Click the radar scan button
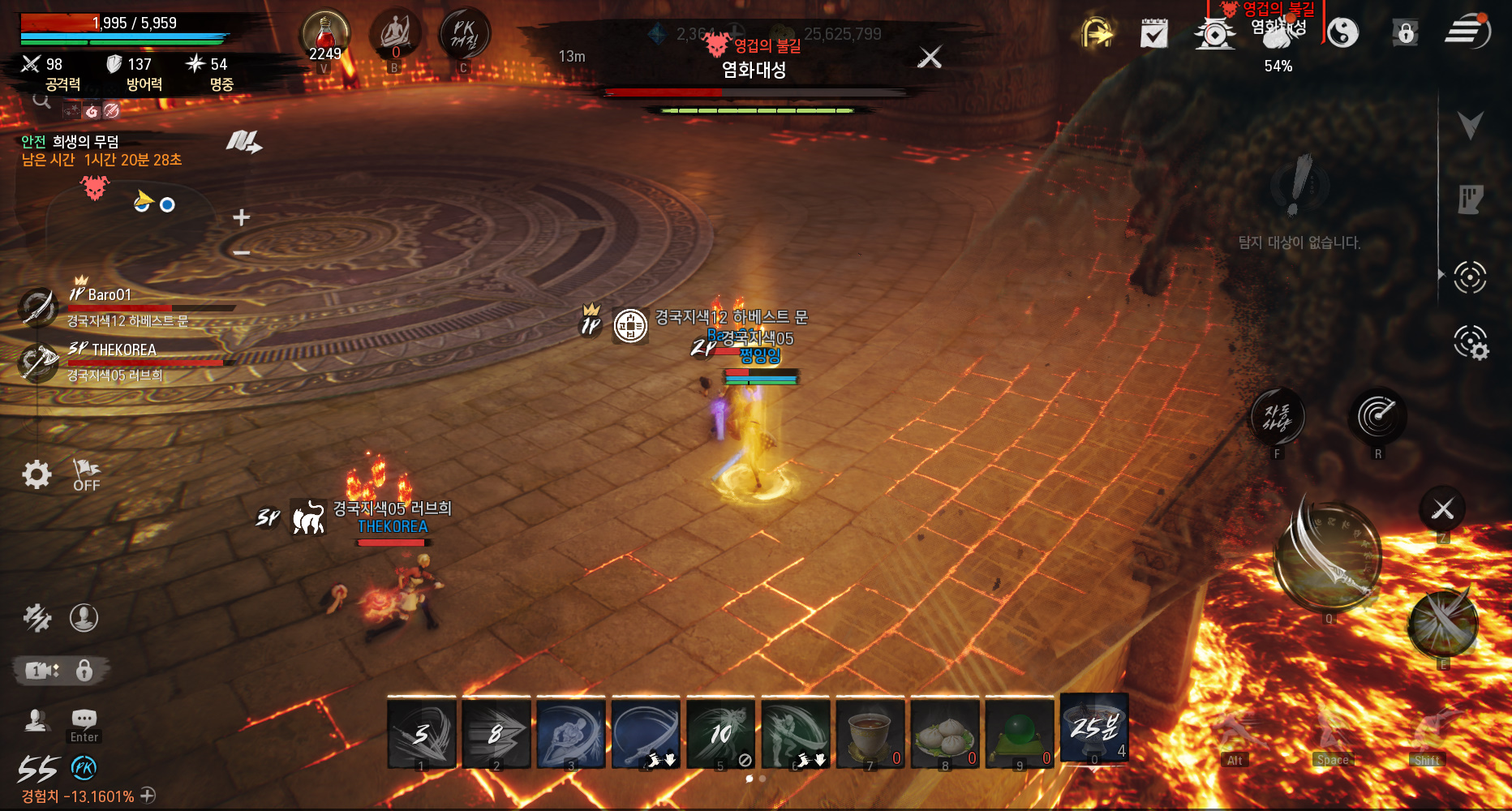The width and height of the screenshot is (1512, 811). point(1377,417)
